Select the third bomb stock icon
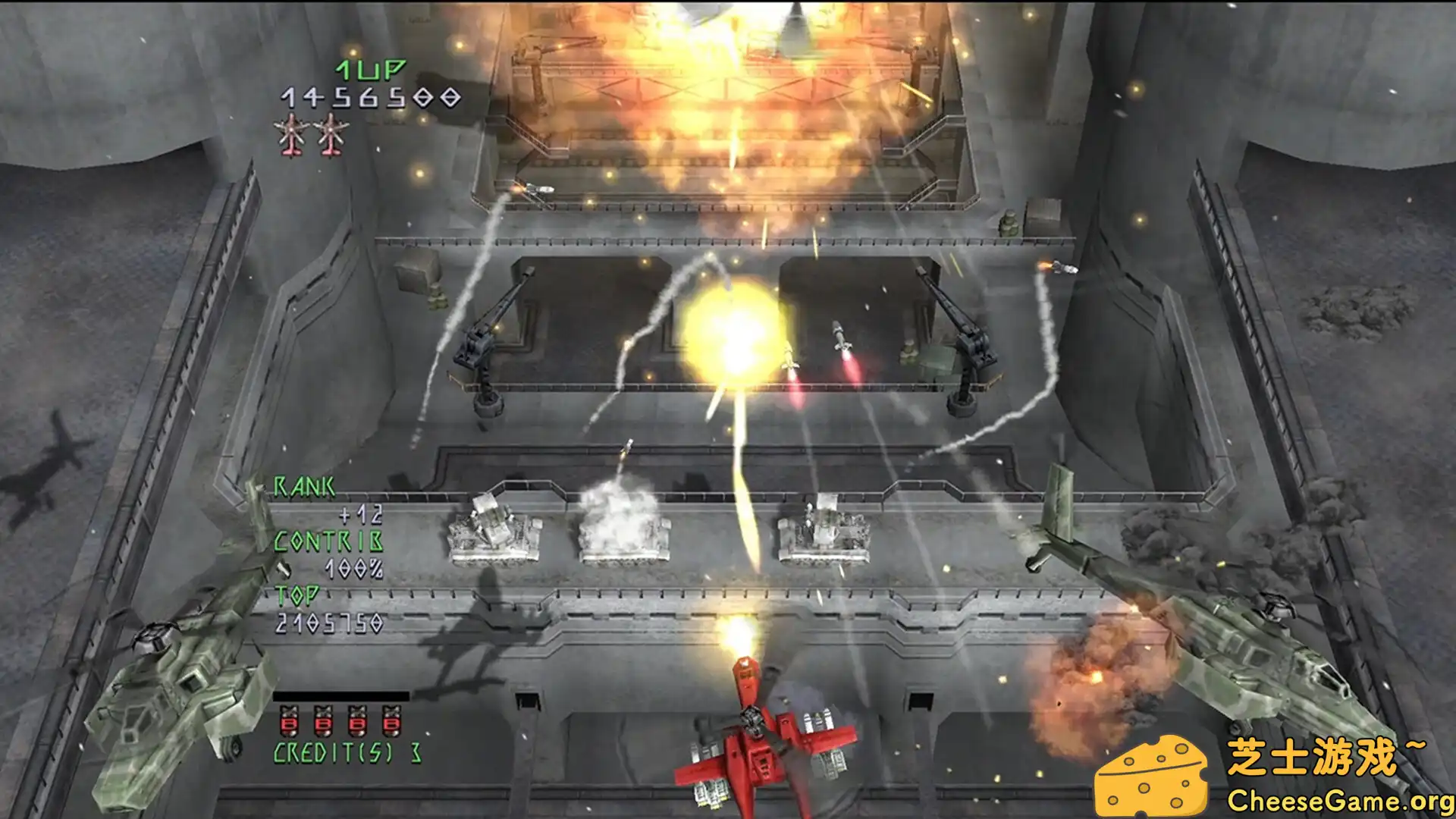This screenshot has width=1456, height=819. [357, 722]
